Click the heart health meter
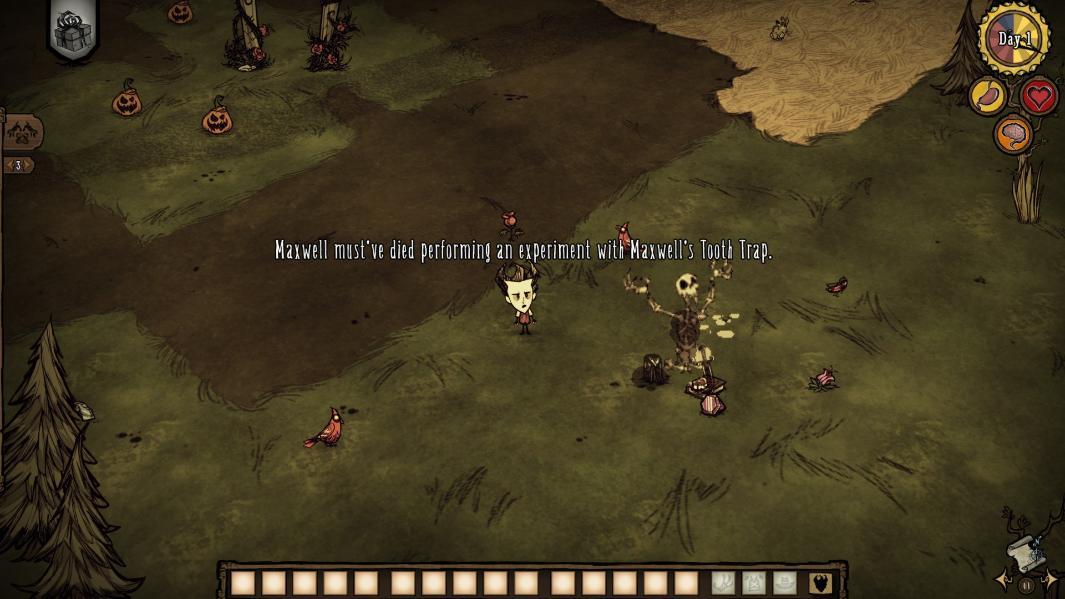Image resolution: width=1065 pixels, height=599 pixels. (x=1040, y=97)
